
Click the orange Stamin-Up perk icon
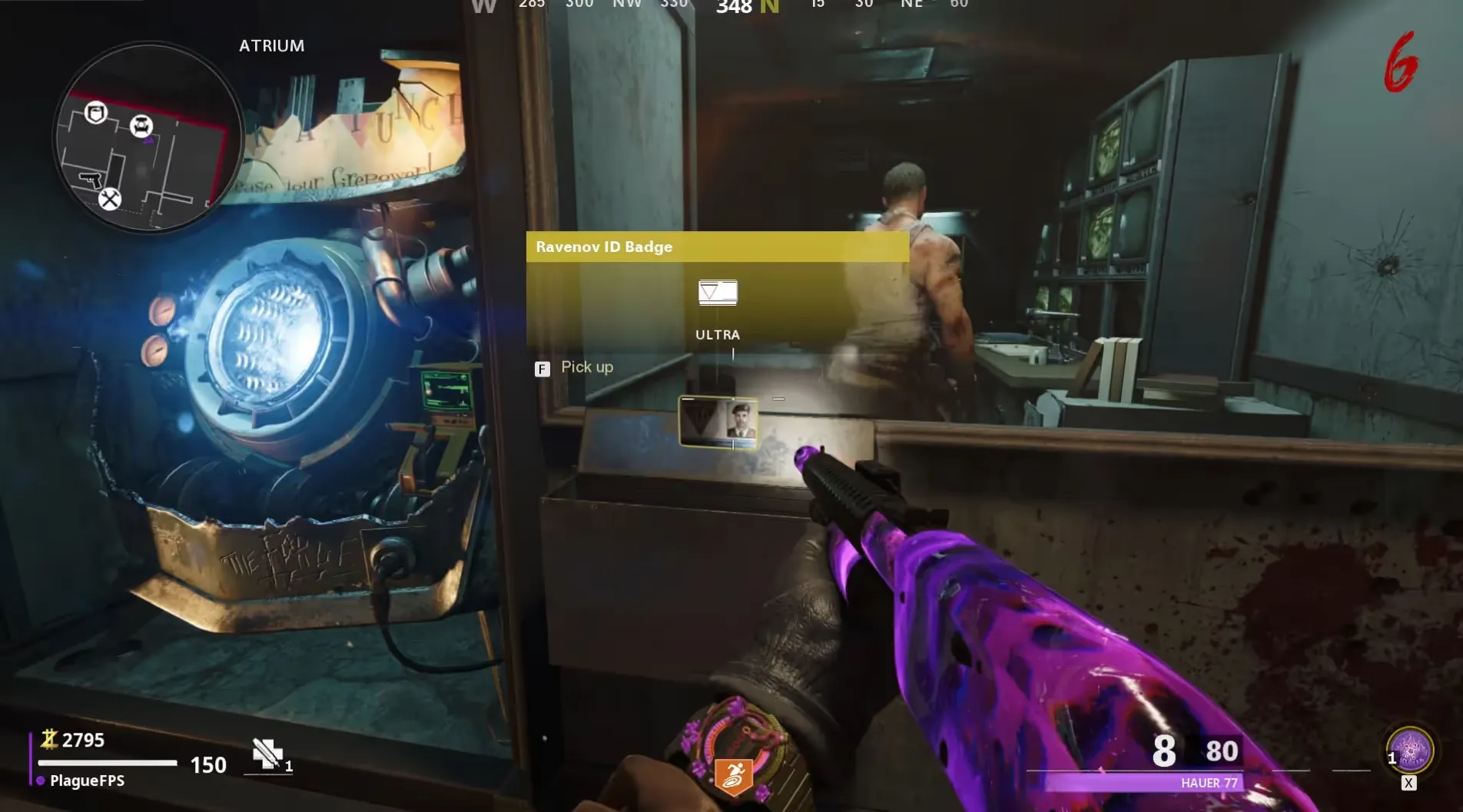click(x=732, y=776)
